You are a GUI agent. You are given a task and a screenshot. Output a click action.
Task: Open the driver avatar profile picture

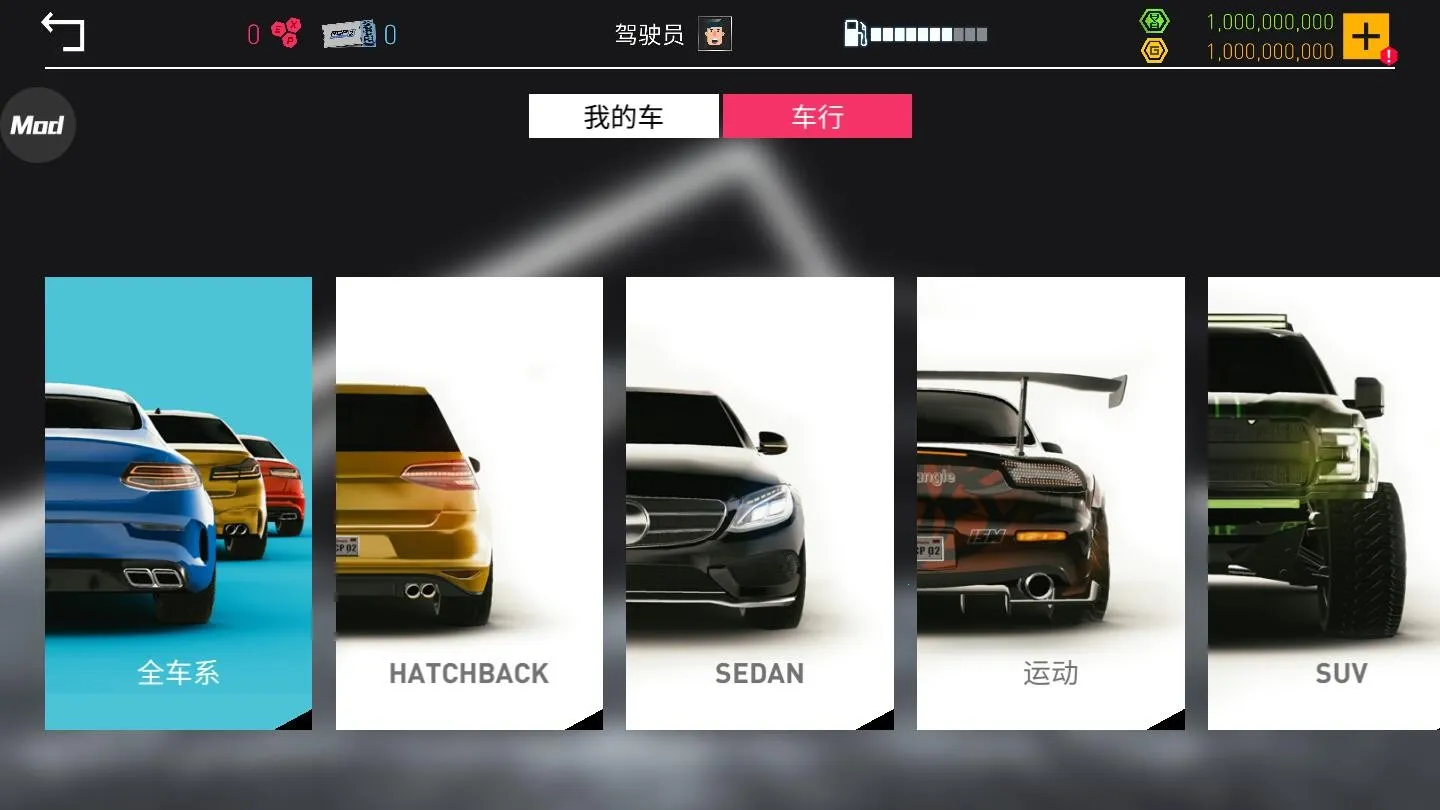point(714,33)
